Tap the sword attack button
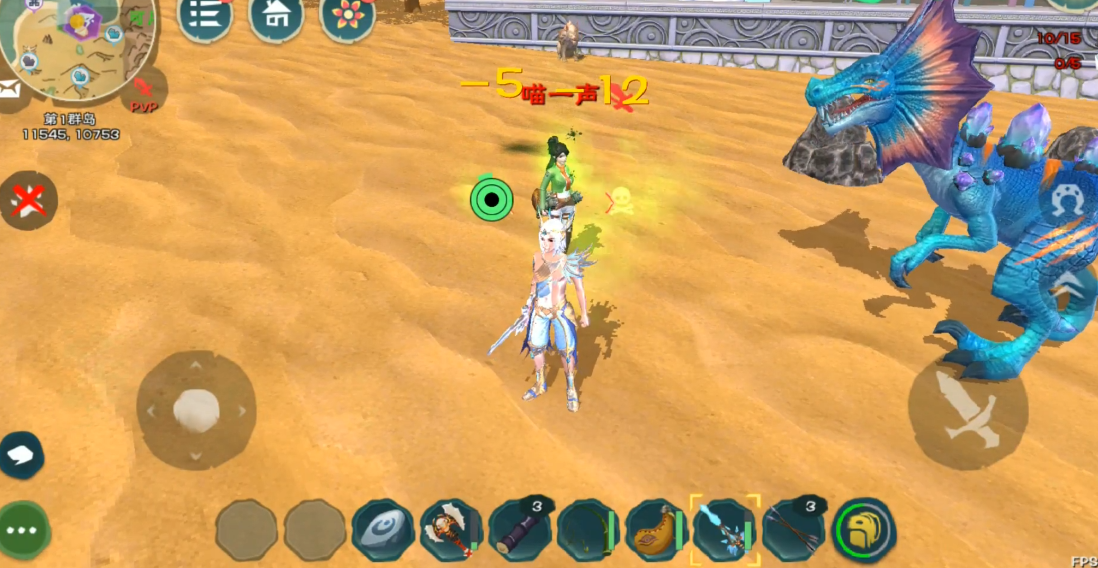1098x568 pixels. (x=967, y=409)
